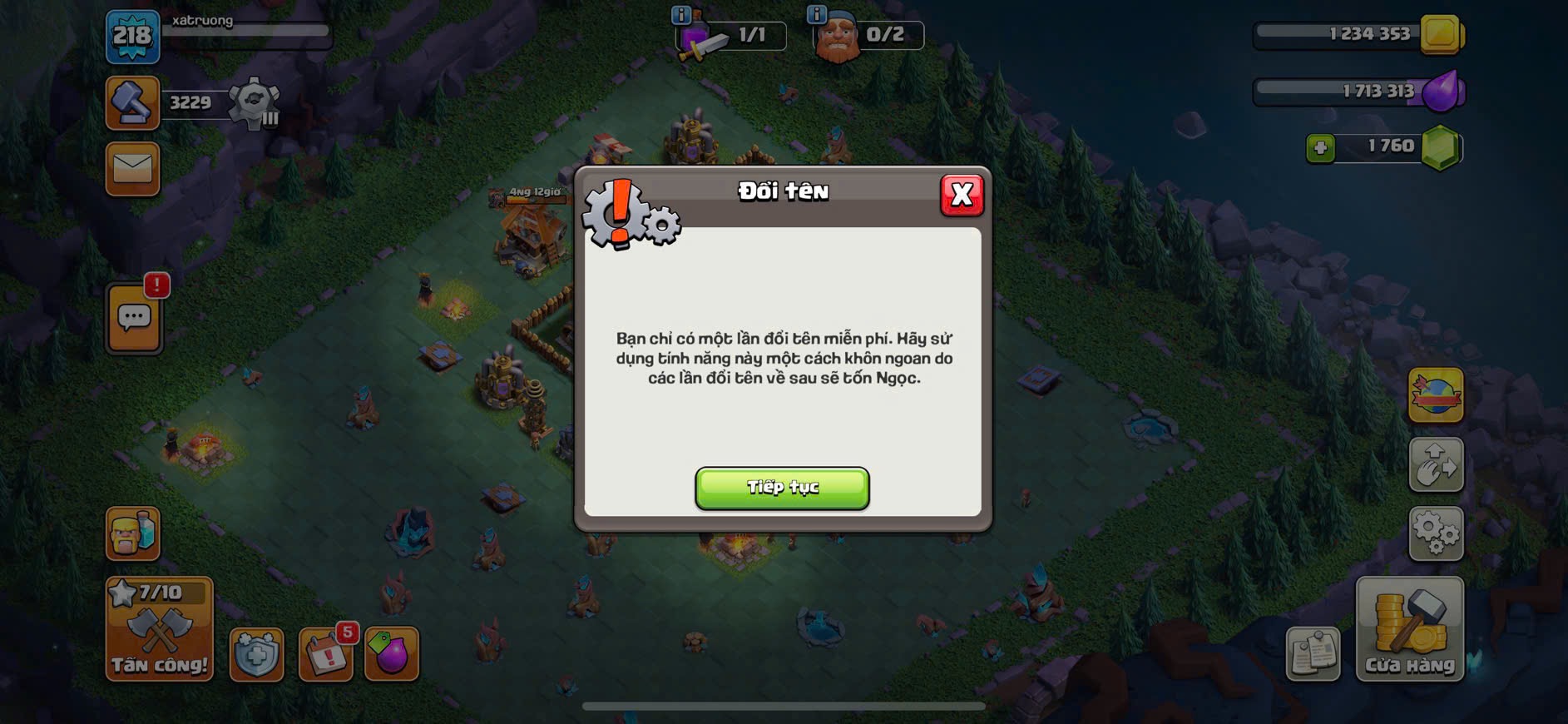Open the events calendar with badge 5
Screen dimensions: 1568x724
[x=325, y=655]
